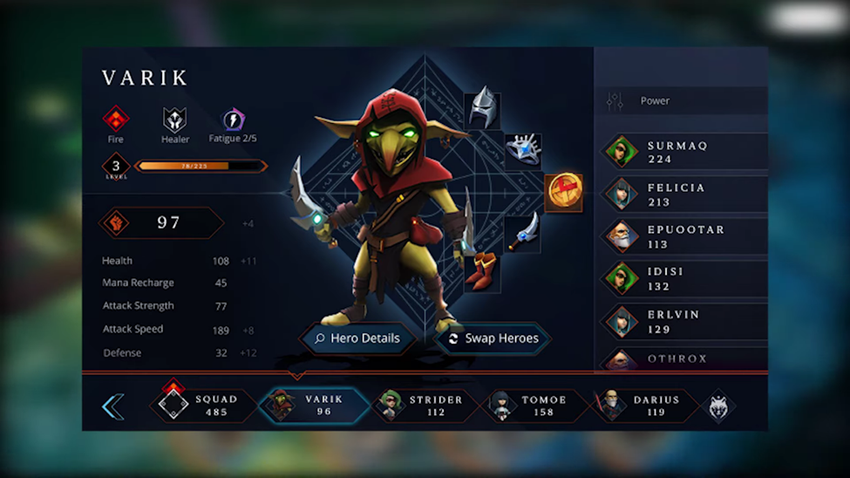The width and height of the screenshot is (850, 478).
Task: Select the blue gem amulet slot
Action: [522, 148]
